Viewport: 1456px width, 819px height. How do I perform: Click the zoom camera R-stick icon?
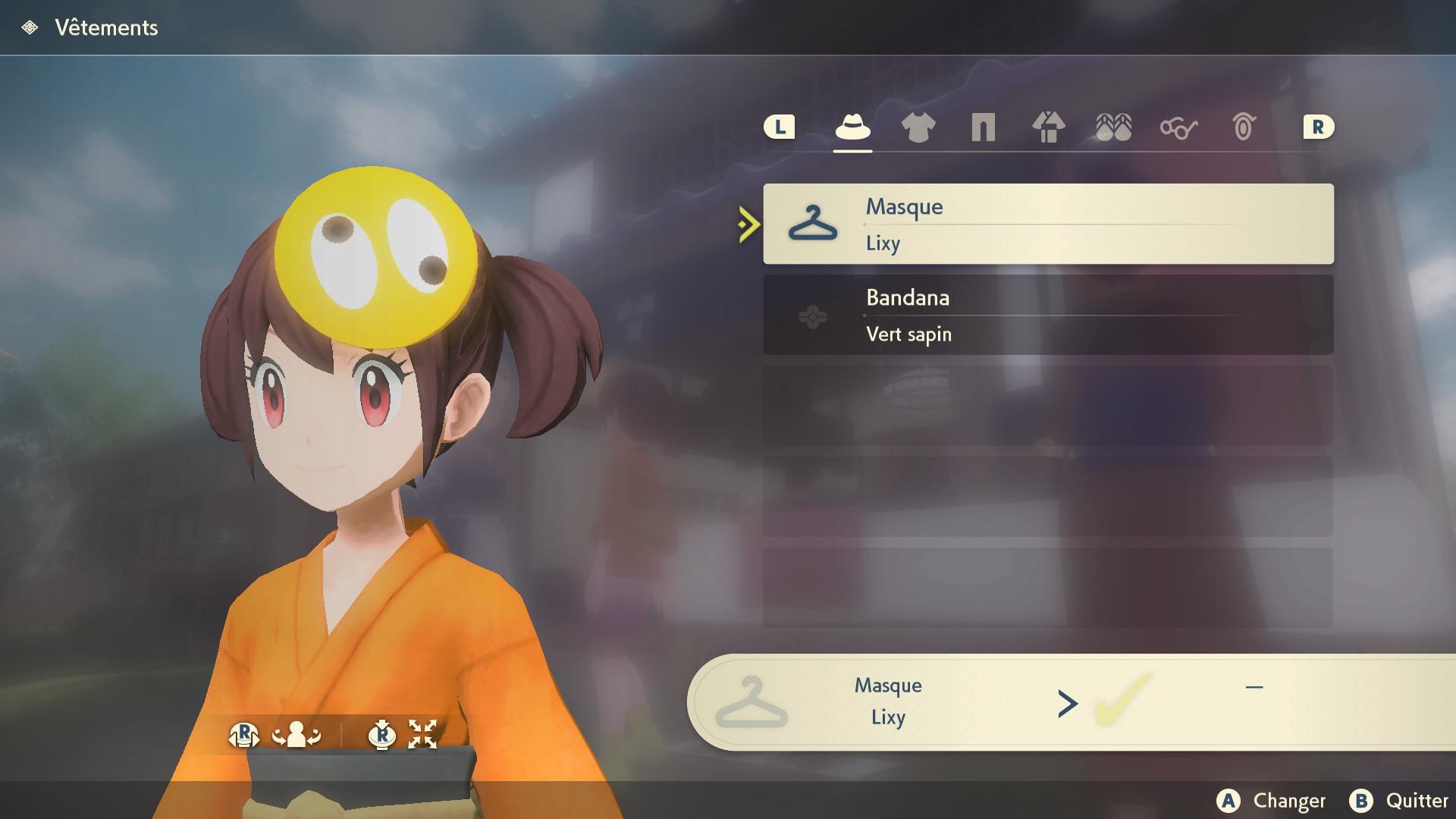pyautogui.click(x=384, y=734)
